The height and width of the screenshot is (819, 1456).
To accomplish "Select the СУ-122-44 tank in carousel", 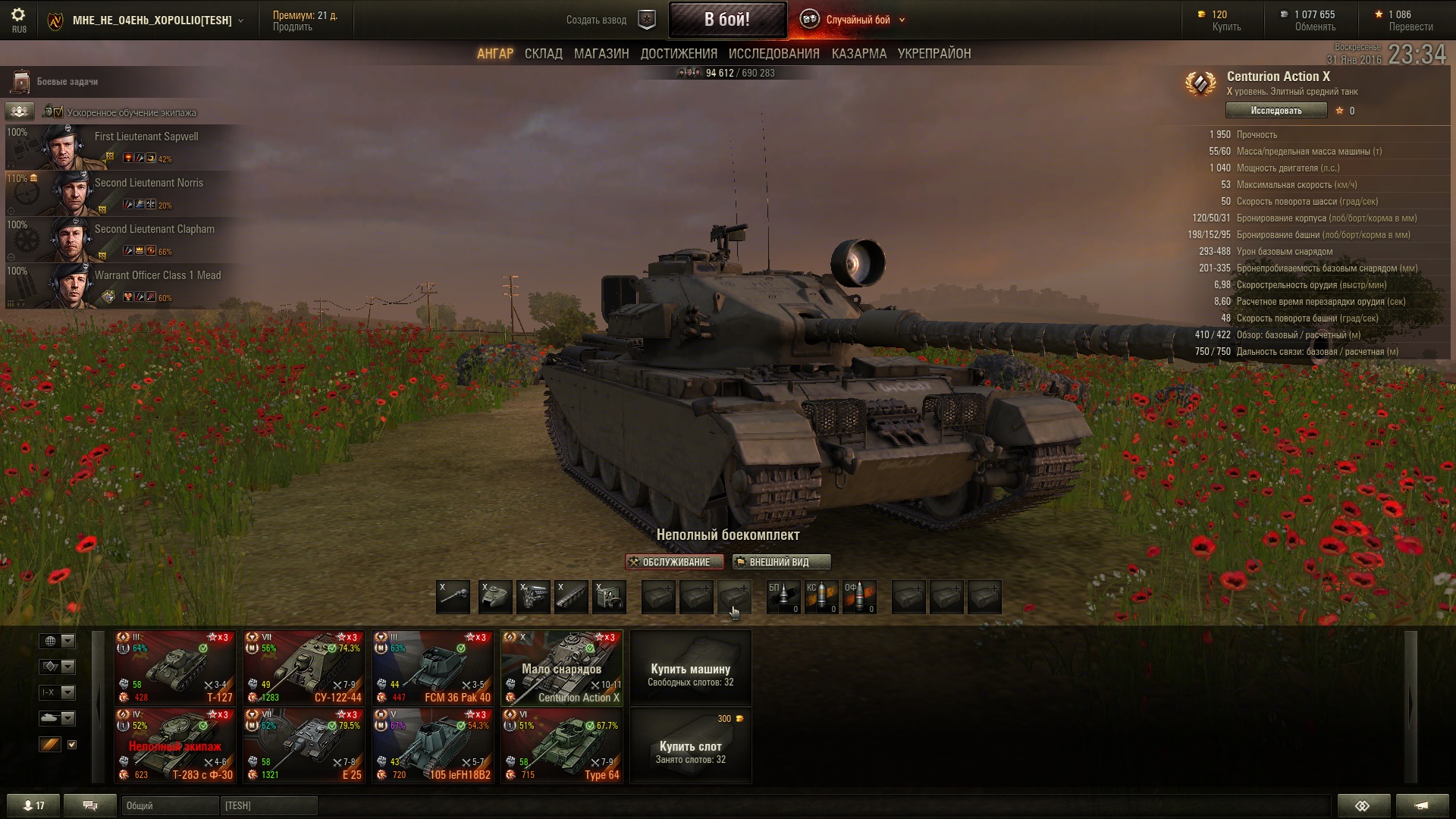I will point(303,668).
